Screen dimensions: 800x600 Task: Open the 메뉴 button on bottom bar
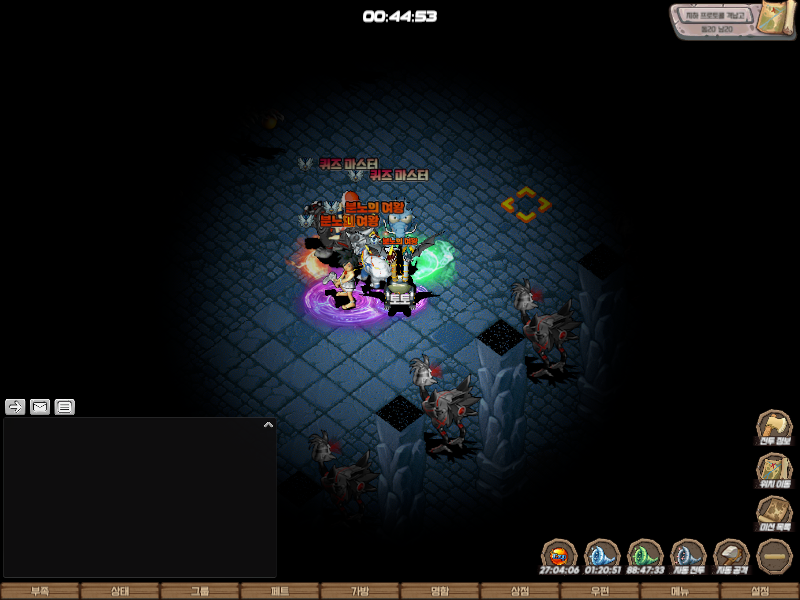pyautogui.click(x=680, y=591)
